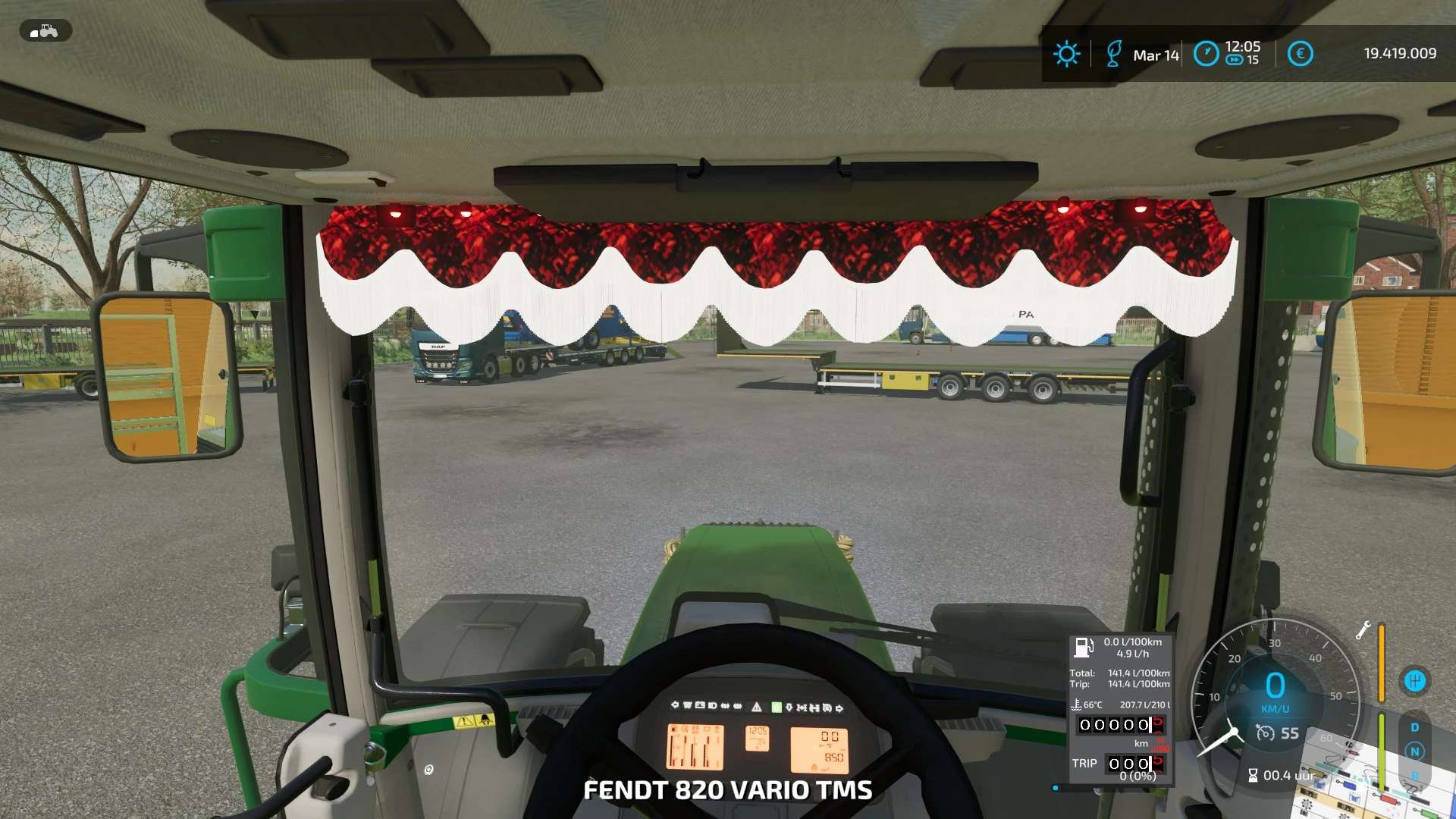Click the blue gear shift icon
Viewport: 1456px width, 819px height.
[x=1414, y=681]
